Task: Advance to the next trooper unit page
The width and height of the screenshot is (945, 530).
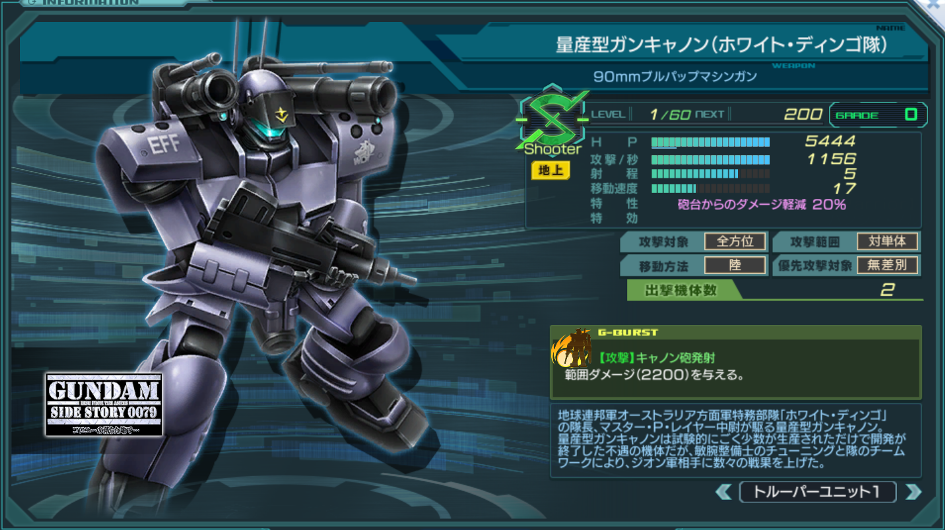Action: tap(912, 492)
